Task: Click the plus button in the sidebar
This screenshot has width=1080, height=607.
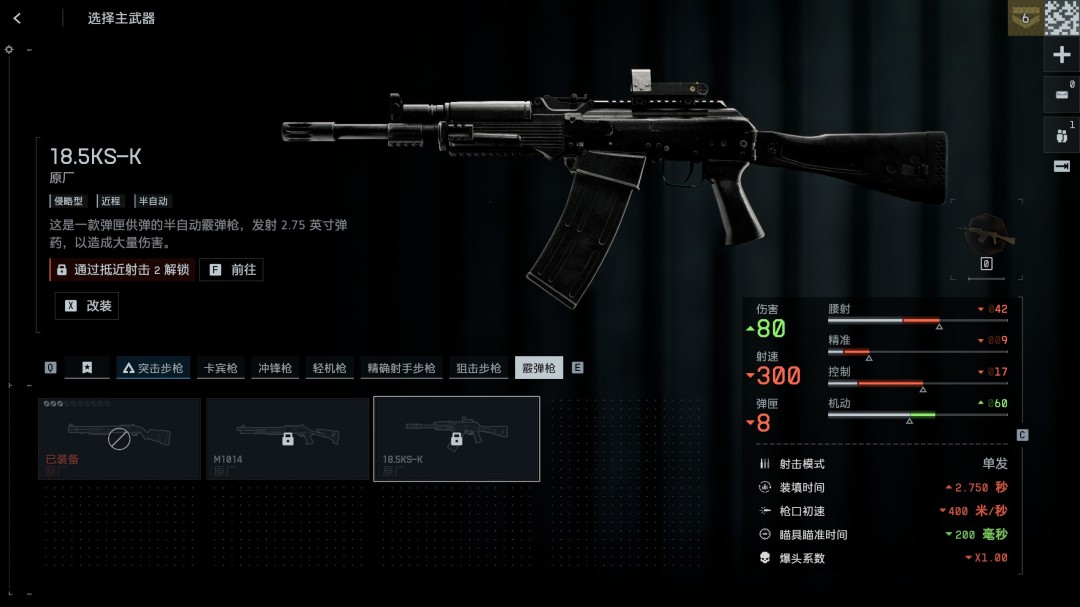Action: (1061, 55)
